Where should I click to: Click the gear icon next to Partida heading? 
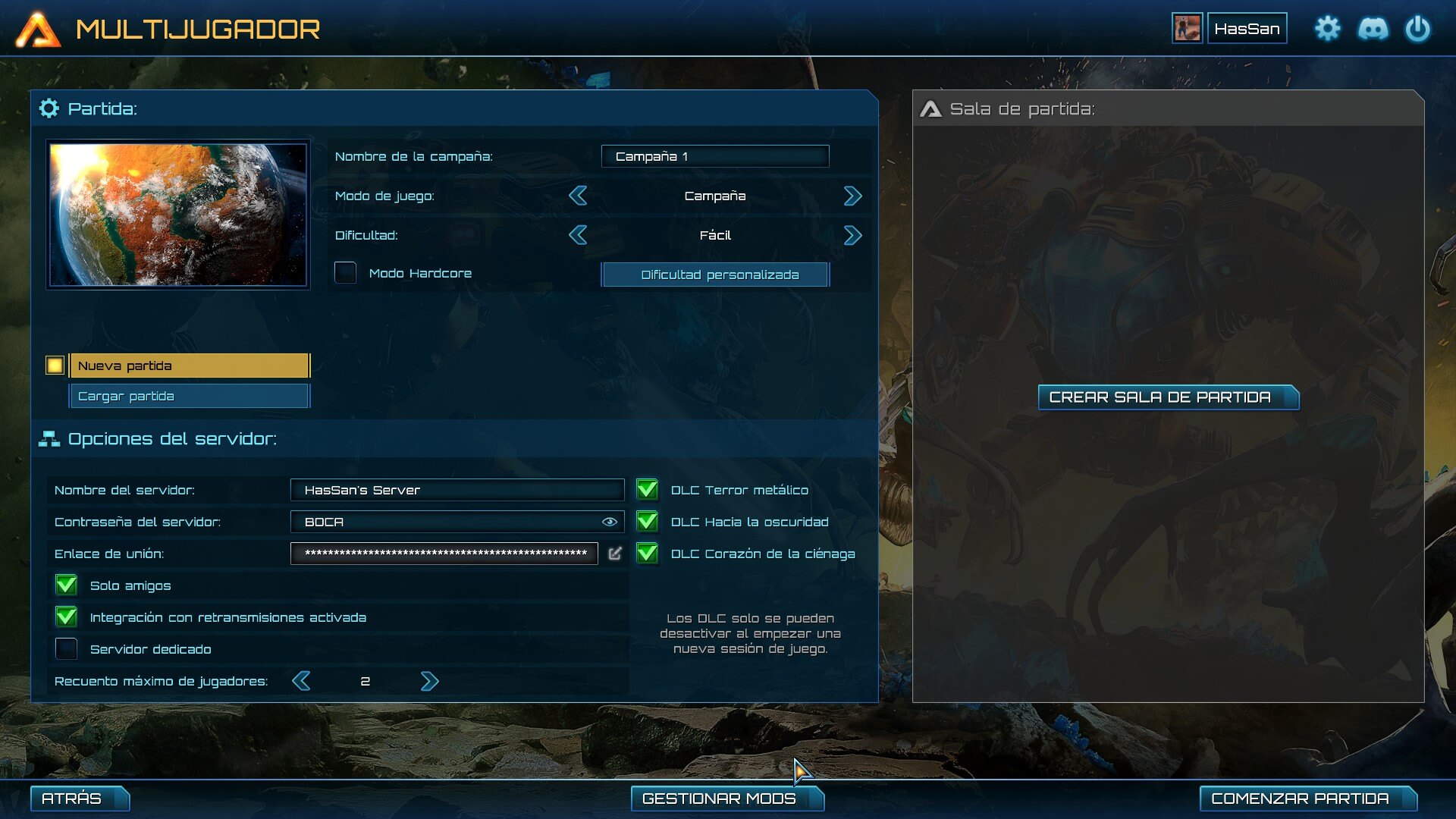pyautogui.click(x=49, y=108)
